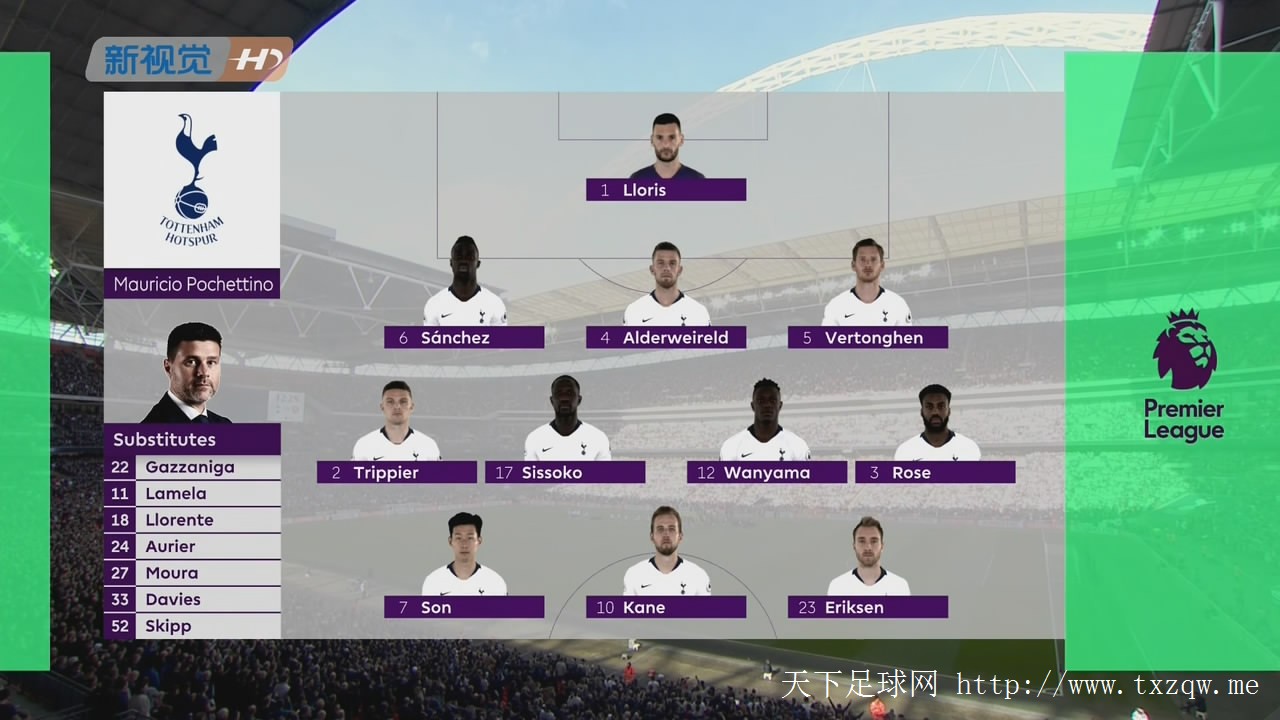Screen dimensions: 1280x720
Task: Select Son in the front line
Action: pos(464,607)
